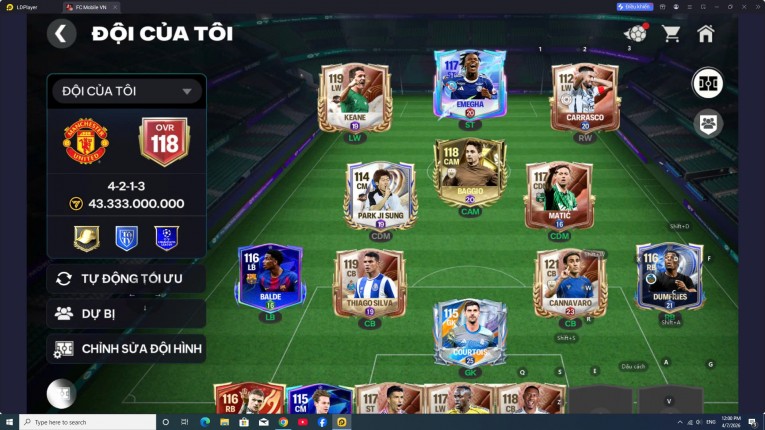765x430 pixels.
Task: Open the ĐỘI CỦA TÔI dropdown
Action: point(127,91)
